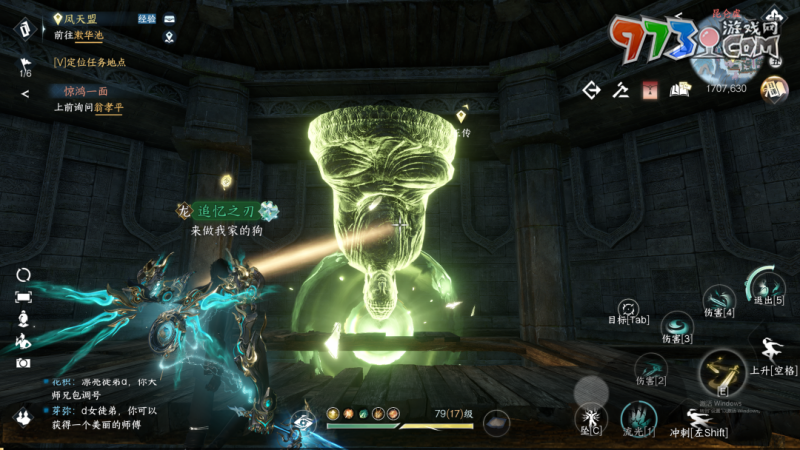This screenshot has width=800, height=450.
Task: Use the 退出[5] exit skill
Action: click(766, 284)
